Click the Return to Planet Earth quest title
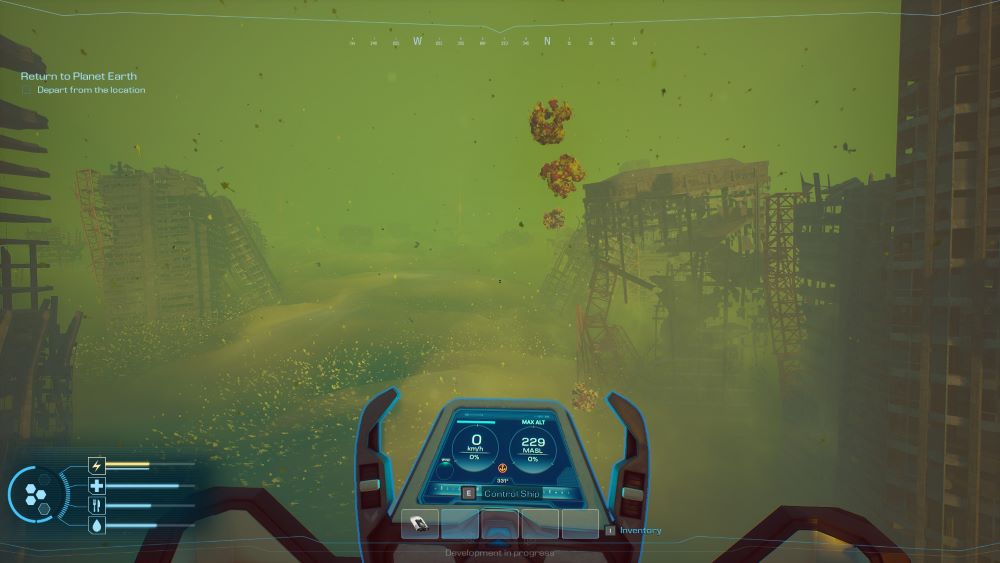This screenshot has height=563, width=1000. click(x=79, y=76)
